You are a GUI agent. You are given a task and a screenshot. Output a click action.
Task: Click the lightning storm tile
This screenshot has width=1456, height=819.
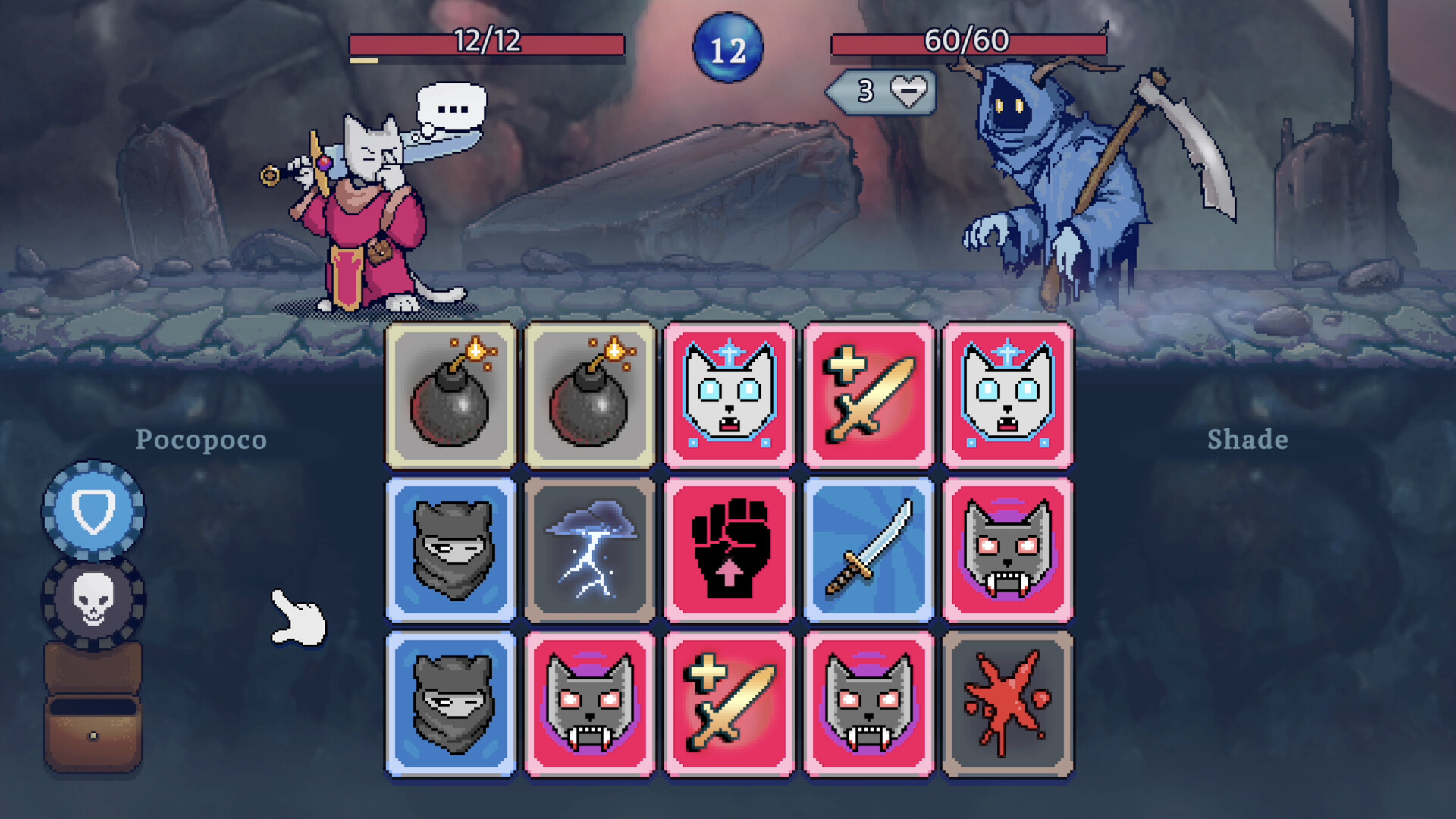tap(590, 549)
